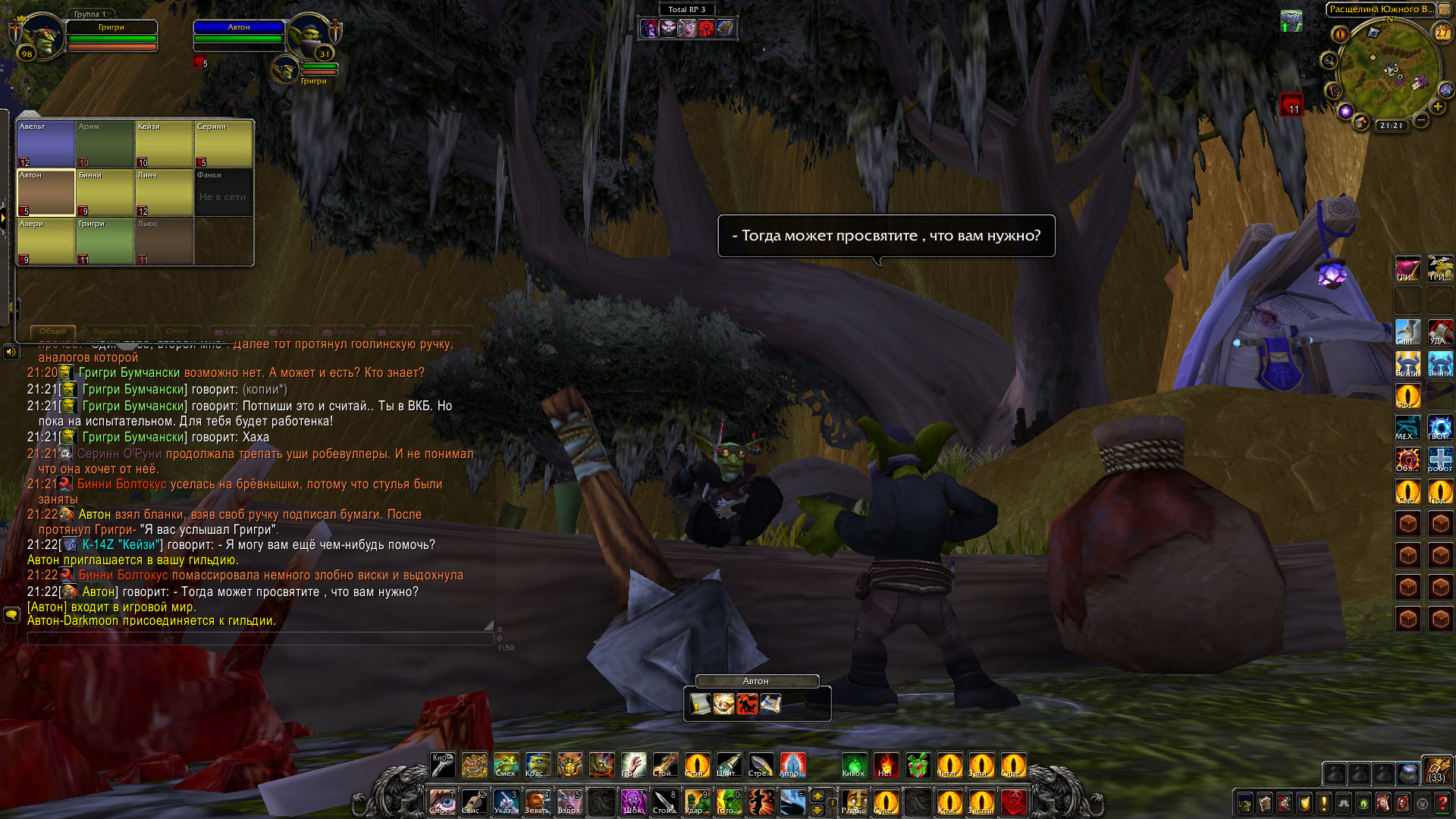Switch to the Общий chat tab
The height and width of the screenshot is (819, 1456).
coord(53,331)
